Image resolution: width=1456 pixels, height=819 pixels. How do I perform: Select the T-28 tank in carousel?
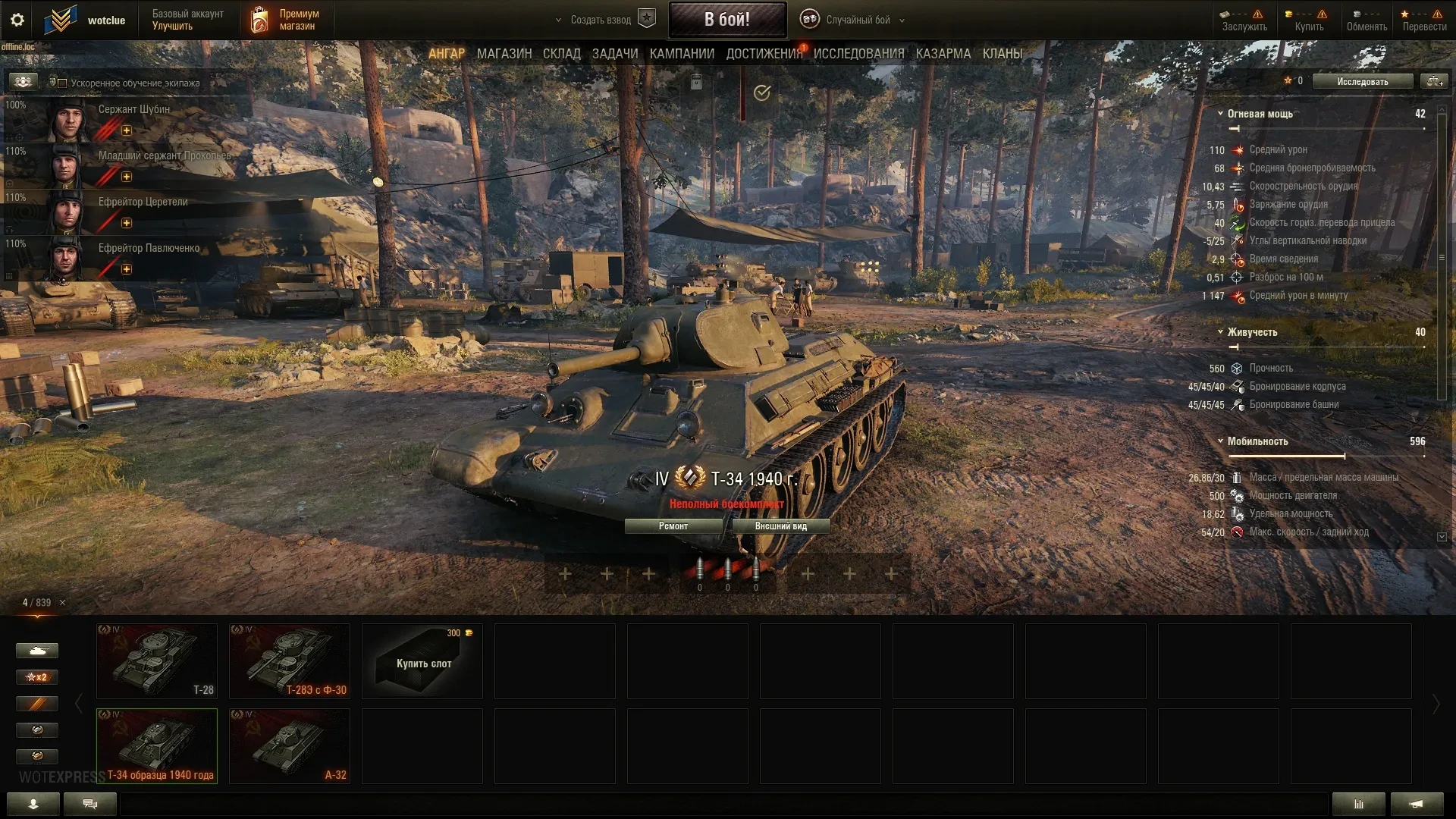[157, 661]
